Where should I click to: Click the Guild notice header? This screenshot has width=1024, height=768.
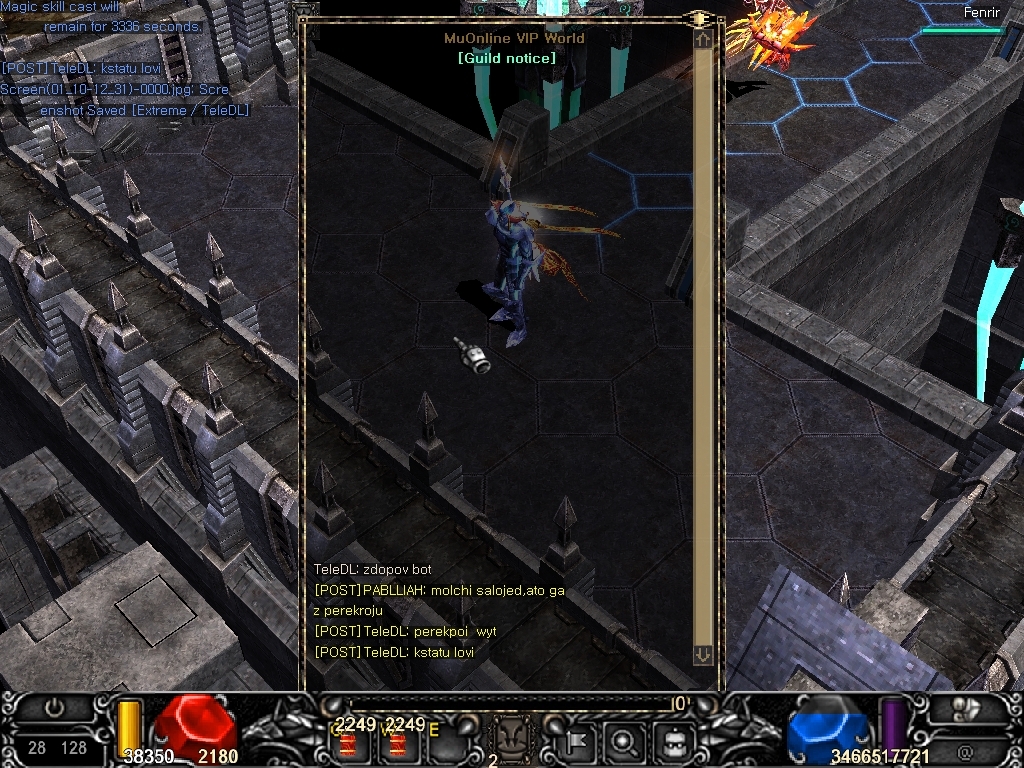tap(506, 58)
